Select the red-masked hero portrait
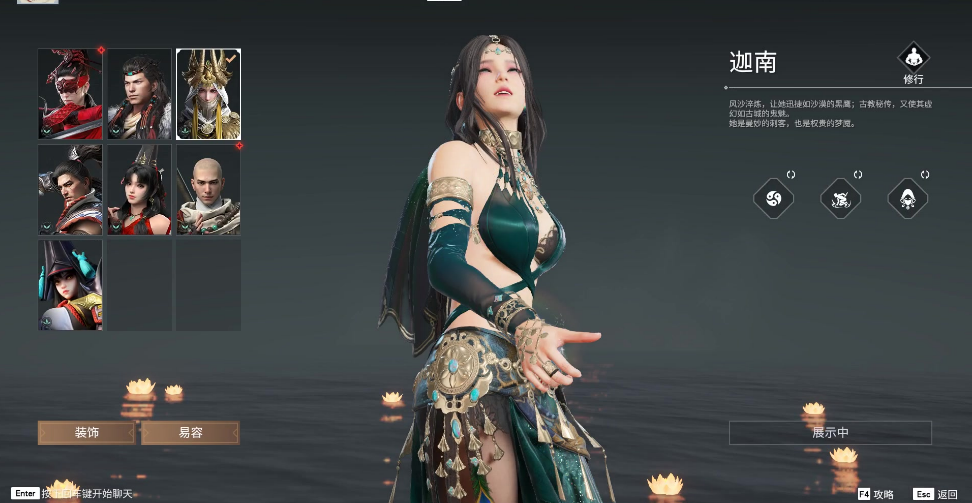This screenshot has width=972, height=503. coord(70,94)
